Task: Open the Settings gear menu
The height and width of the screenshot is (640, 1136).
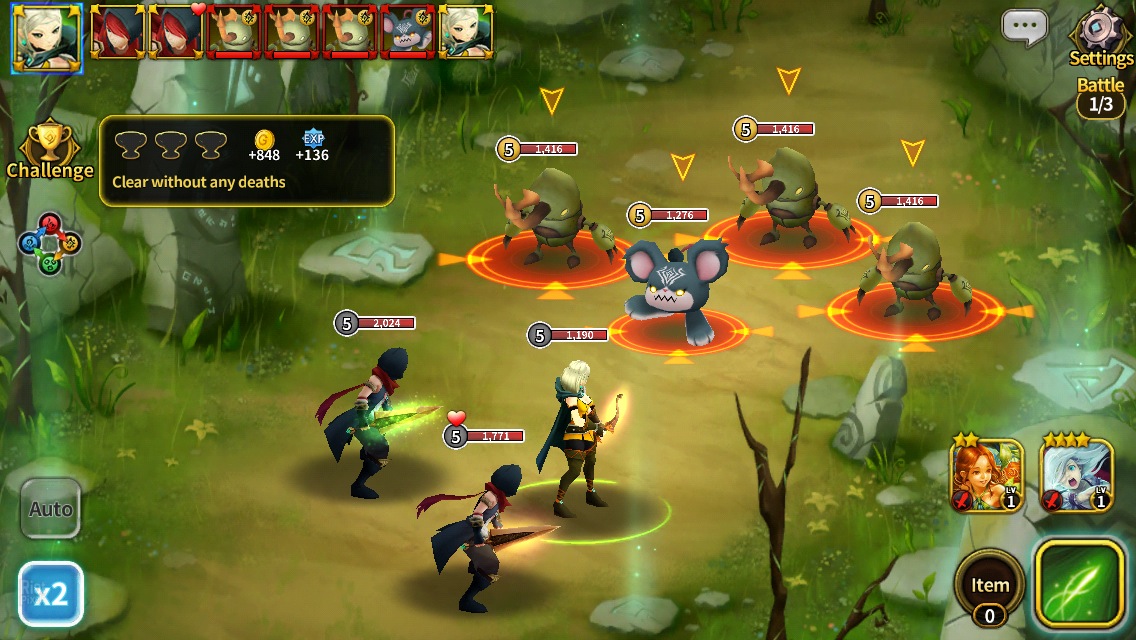Action: click(1100, 34)
